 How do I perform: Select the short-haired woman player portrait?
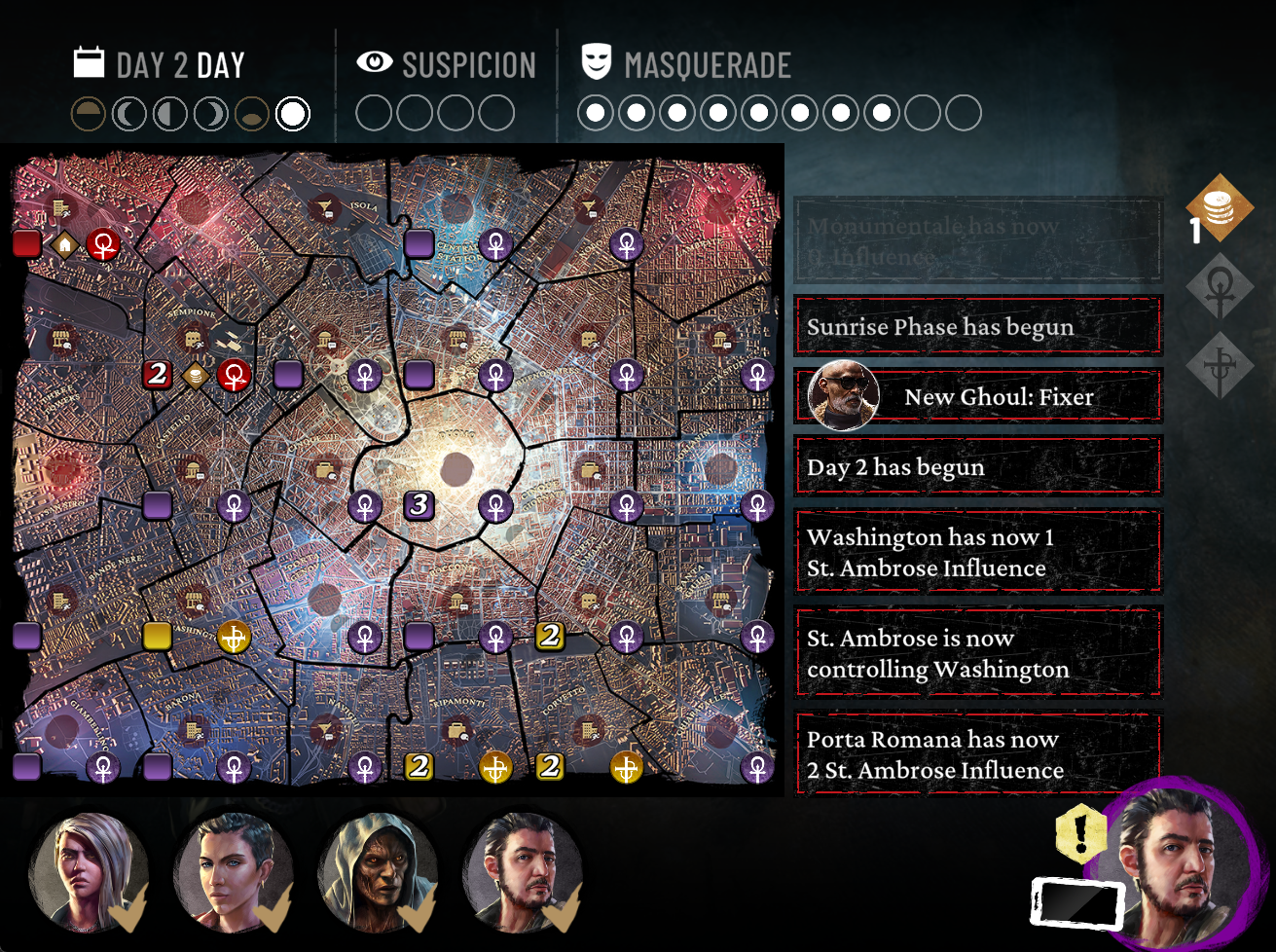234,873
